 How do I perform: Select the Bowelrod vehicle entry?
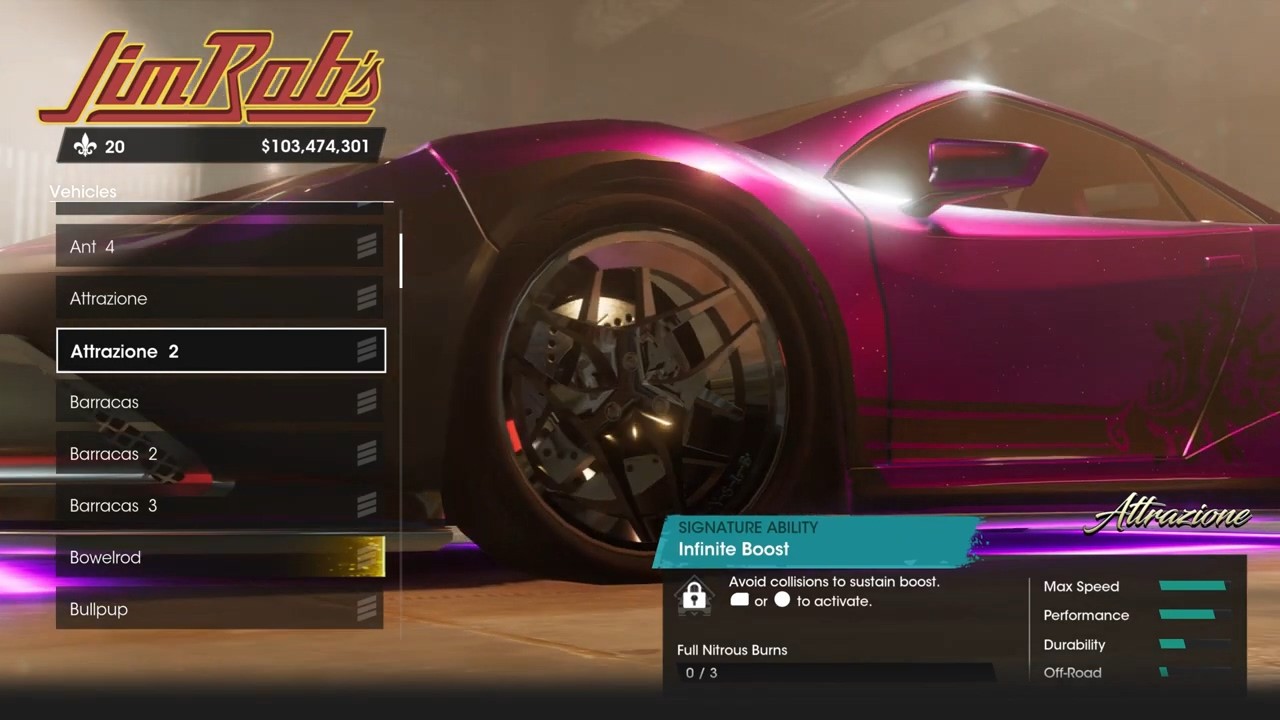220,557
